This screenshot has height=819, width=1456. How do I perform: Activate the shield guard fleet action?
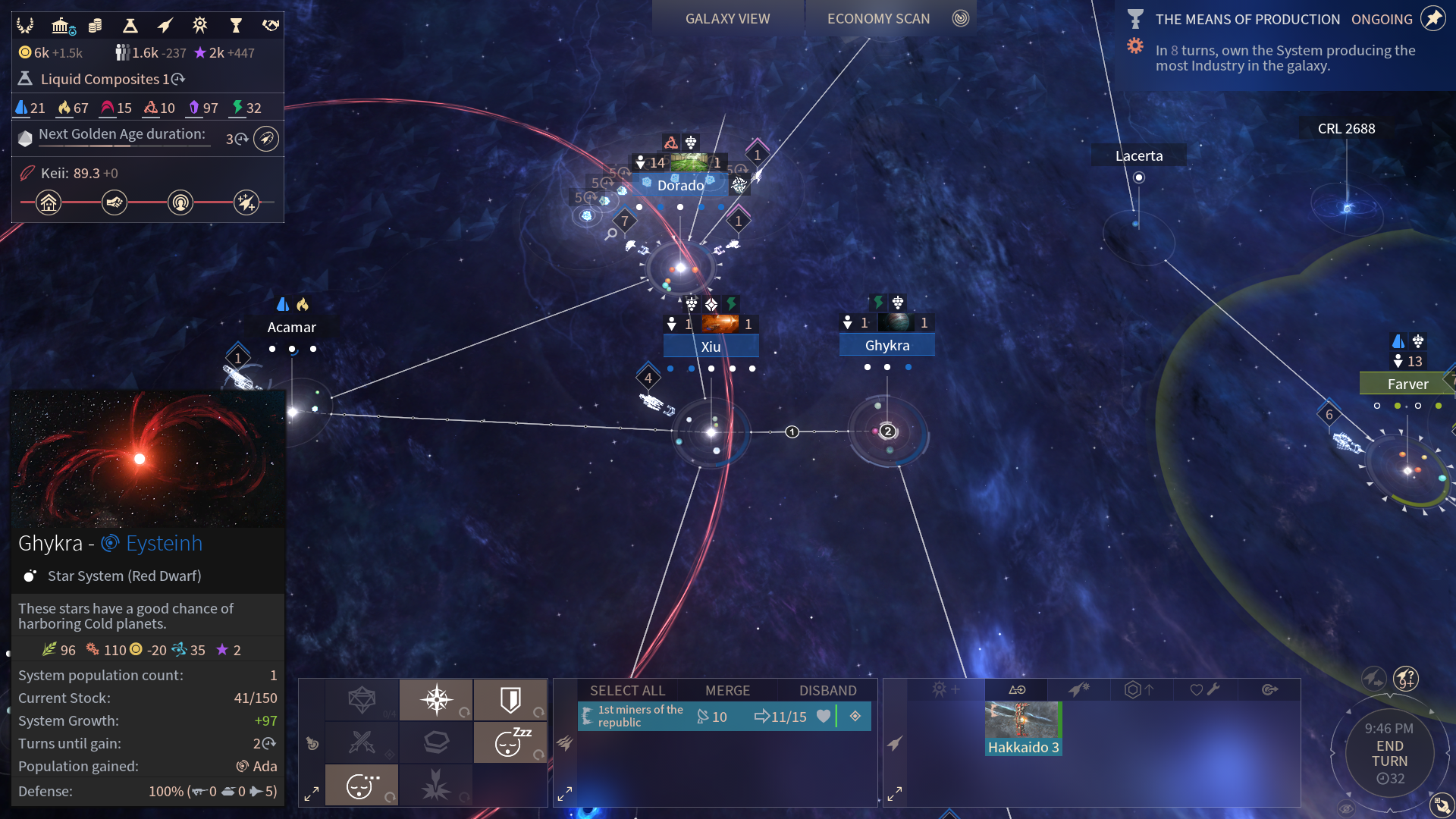coord(510,699)
